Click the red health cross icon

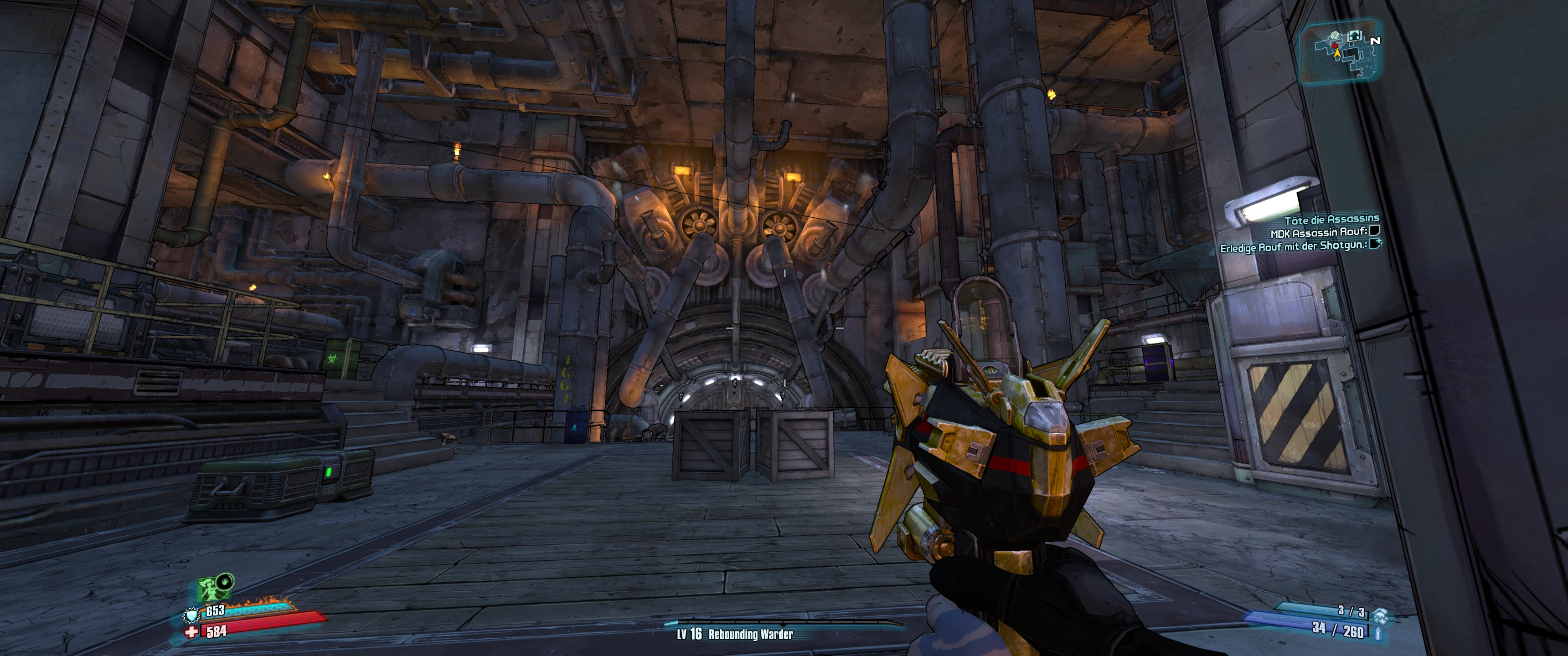[192, 632]
